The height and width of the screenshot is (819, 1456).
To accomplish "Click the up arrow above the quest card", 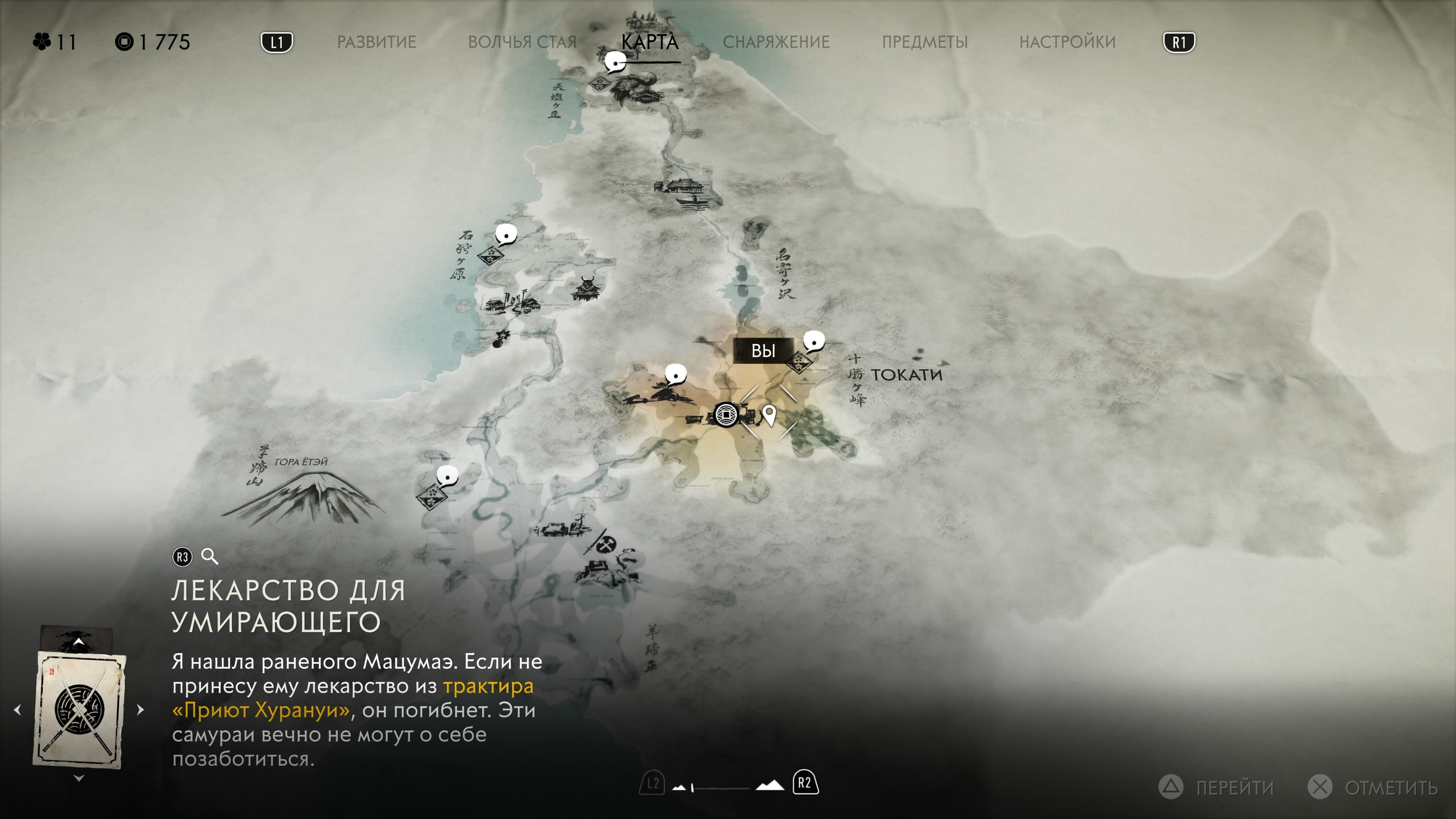I will pos(78,642).
